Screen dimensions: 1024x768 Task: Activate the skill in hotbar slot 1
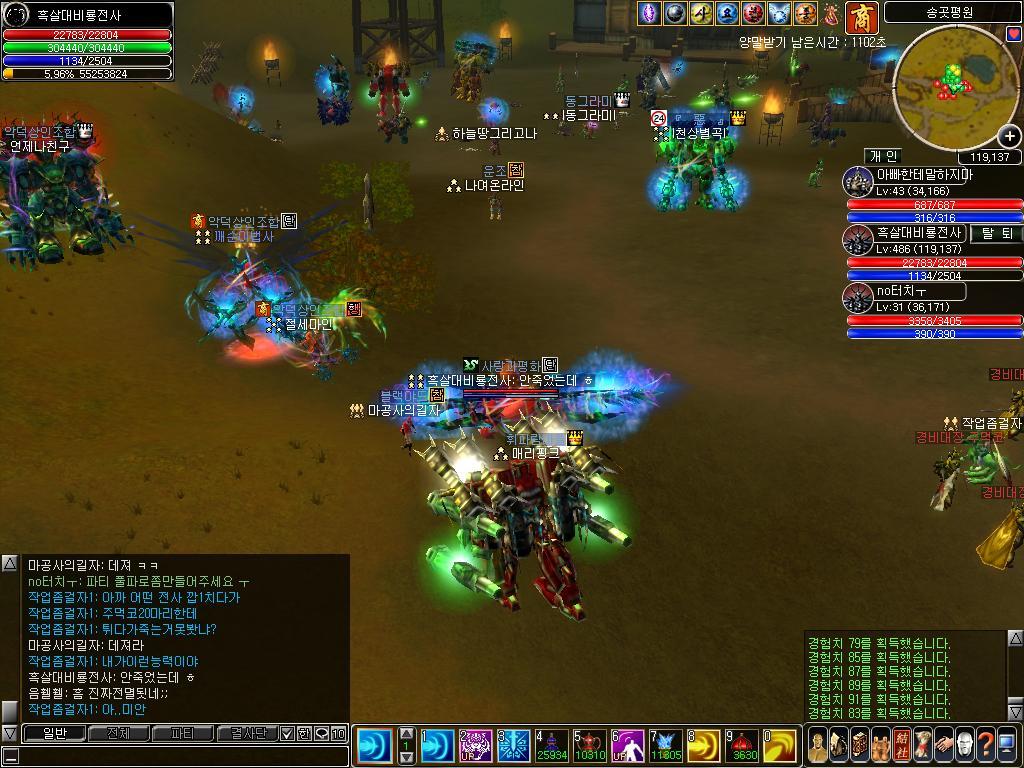(x=436, y=746)
